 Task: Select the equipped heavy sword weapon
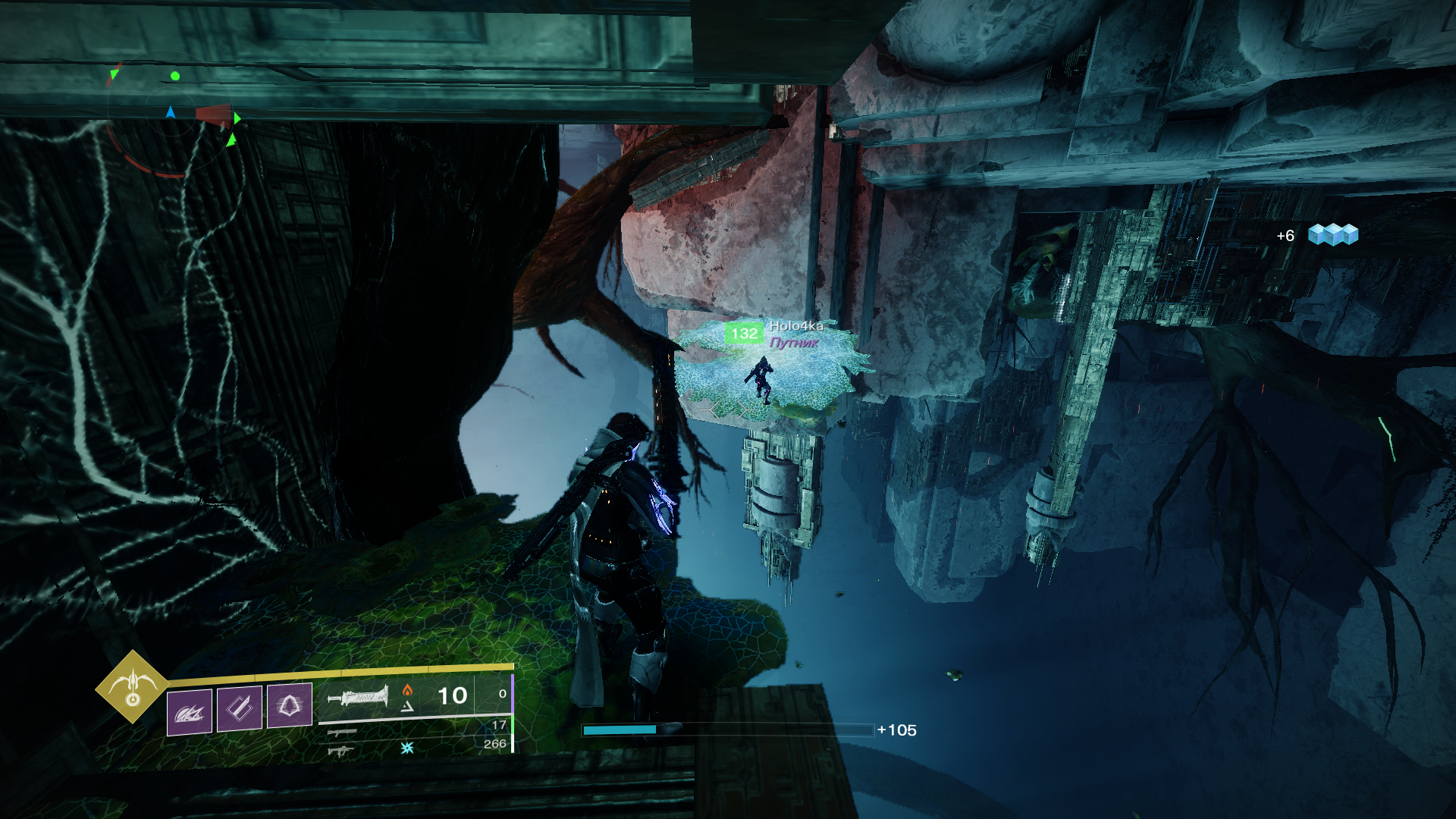point(358,696)
